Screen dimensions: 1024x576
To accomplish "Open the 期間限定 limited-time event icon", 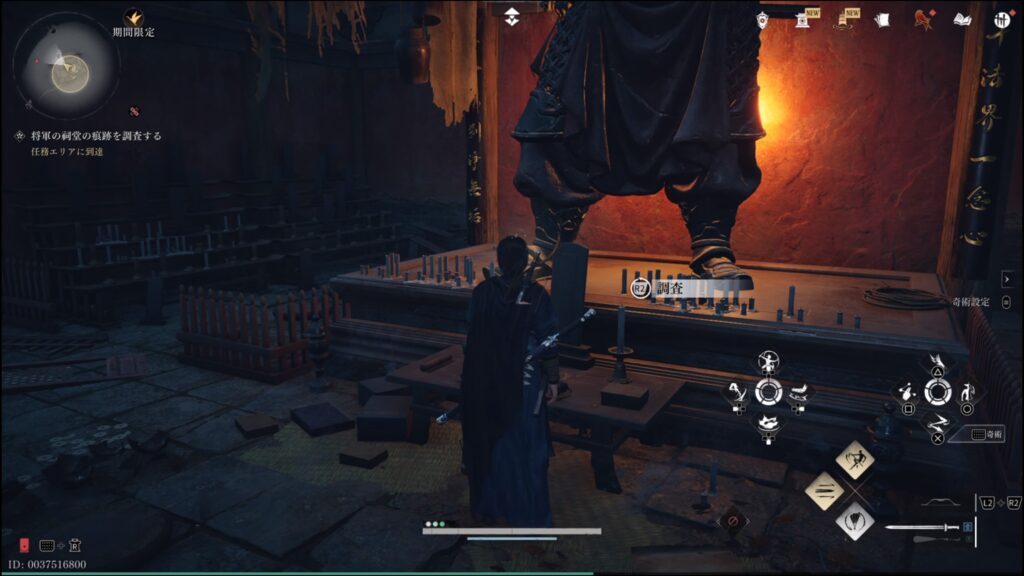I will tap(133, 17).
